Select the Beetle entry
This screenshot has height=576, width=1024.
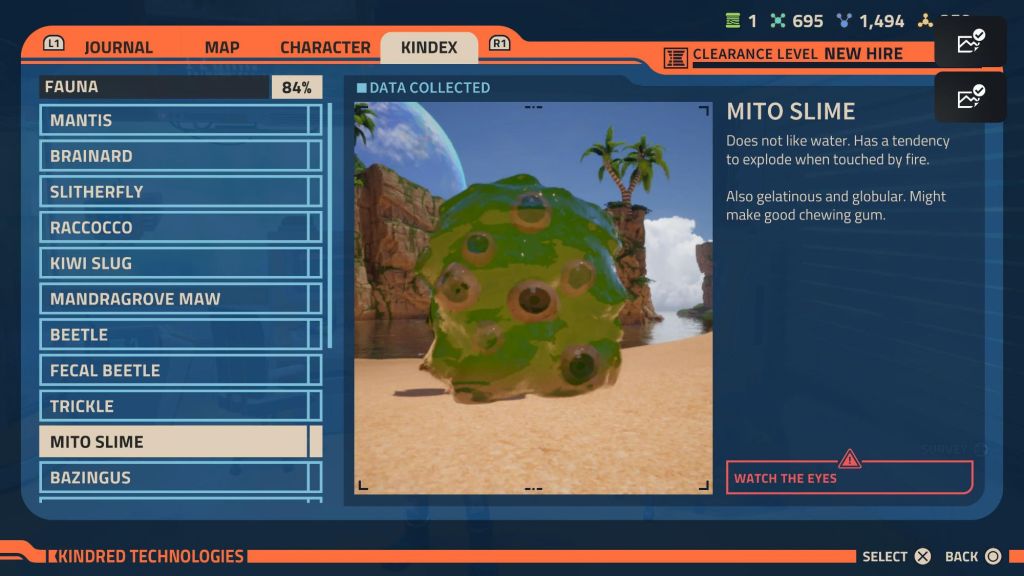178,335
